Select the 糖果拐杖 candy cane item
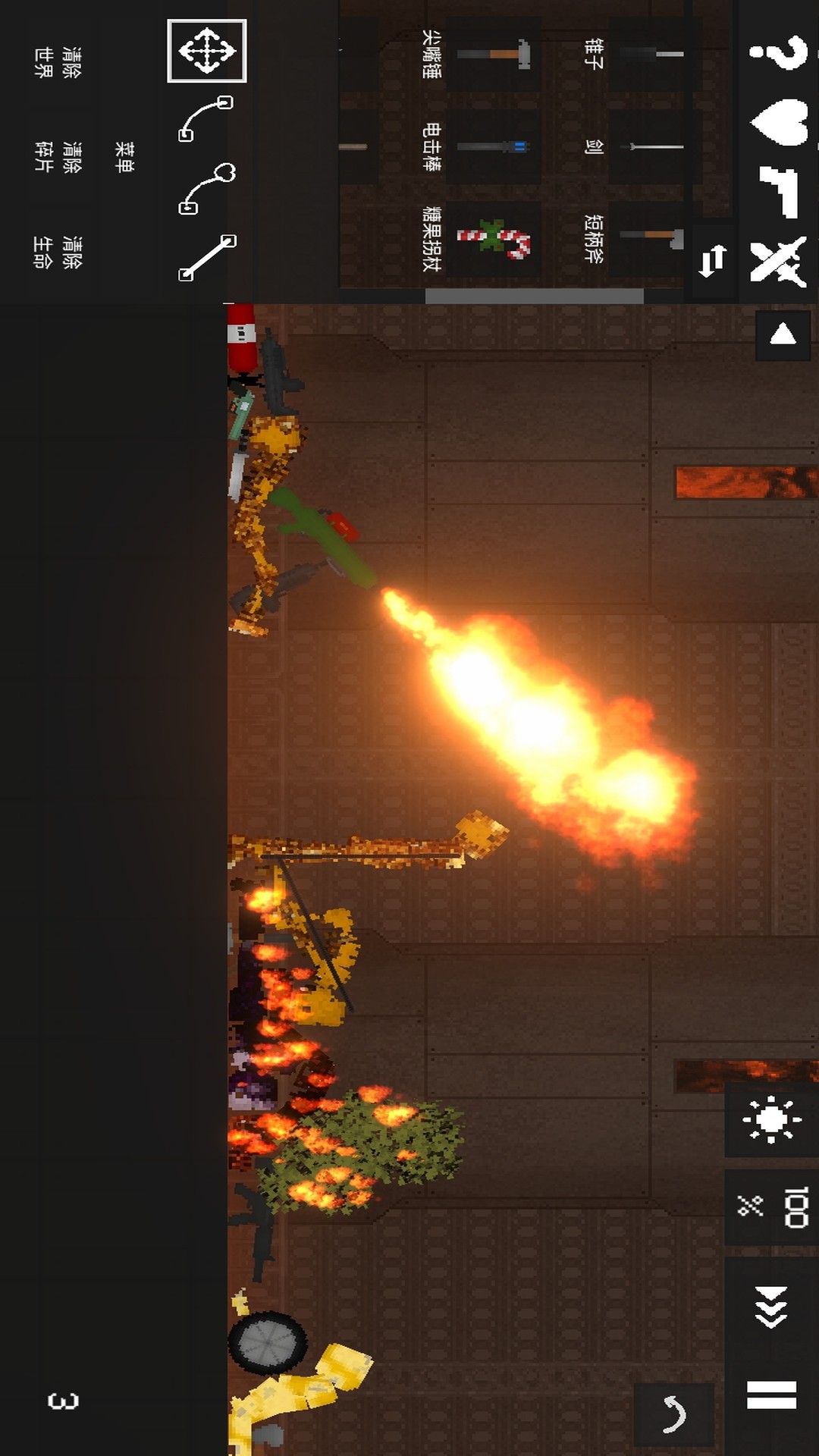Screen dimensions: 819x1456 (x=493, y=239)
